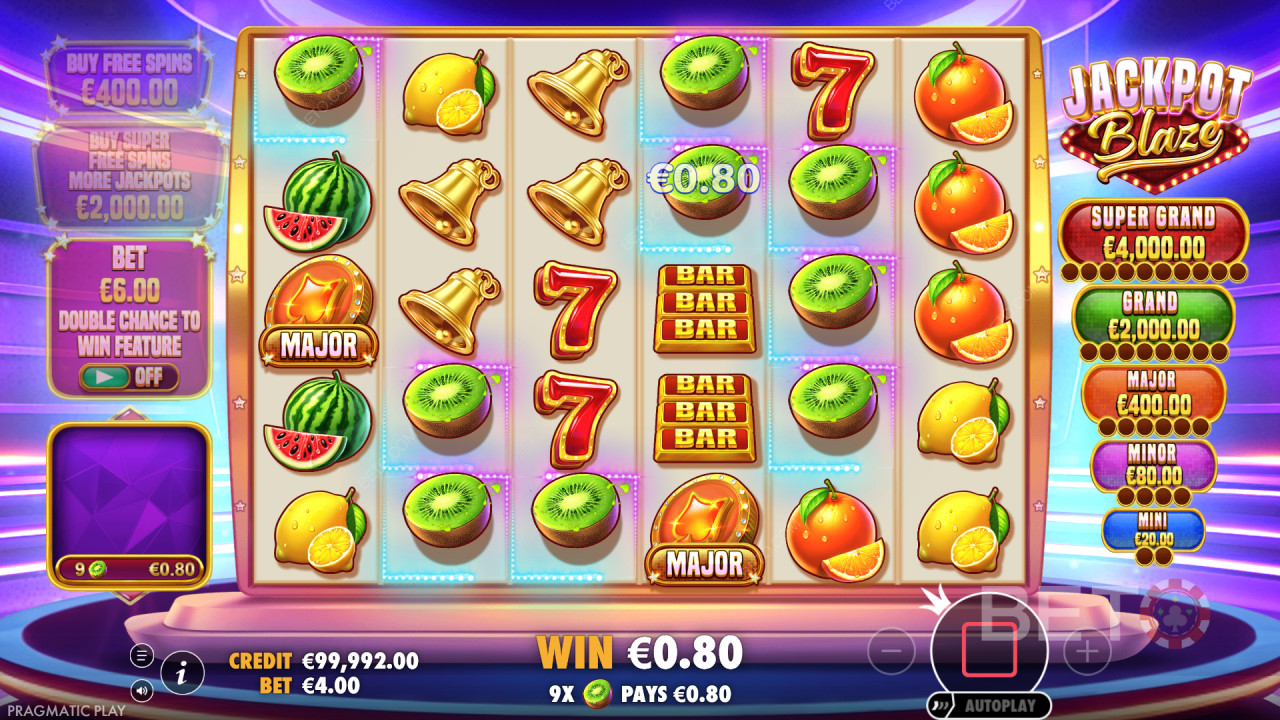Buy Free Spins for €400.00
The height and width of the screenshot is (720, 1280).
tap(128, 78)
